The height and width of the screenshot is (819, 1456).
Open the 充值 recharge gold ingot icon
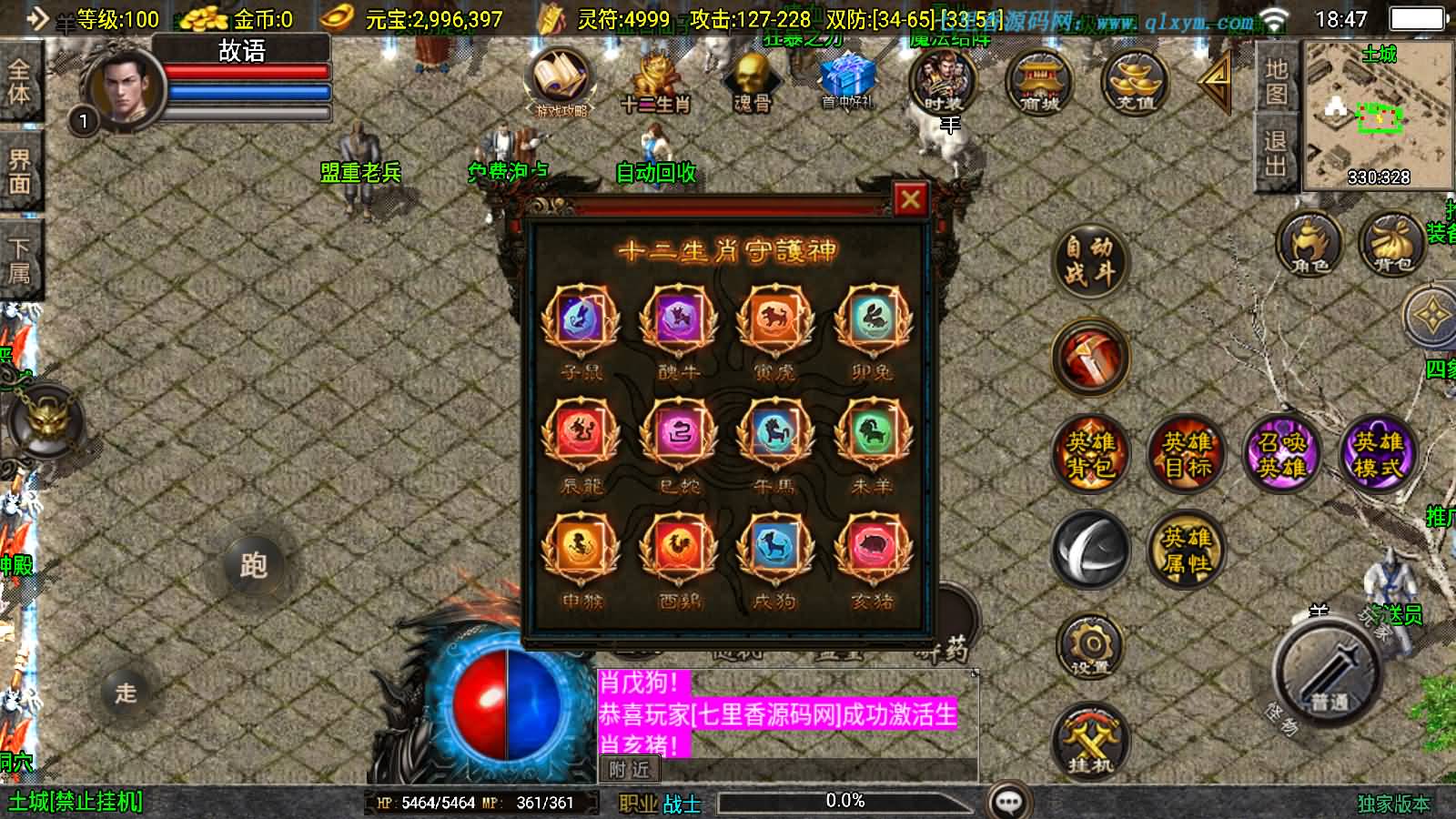point(1133,82)
